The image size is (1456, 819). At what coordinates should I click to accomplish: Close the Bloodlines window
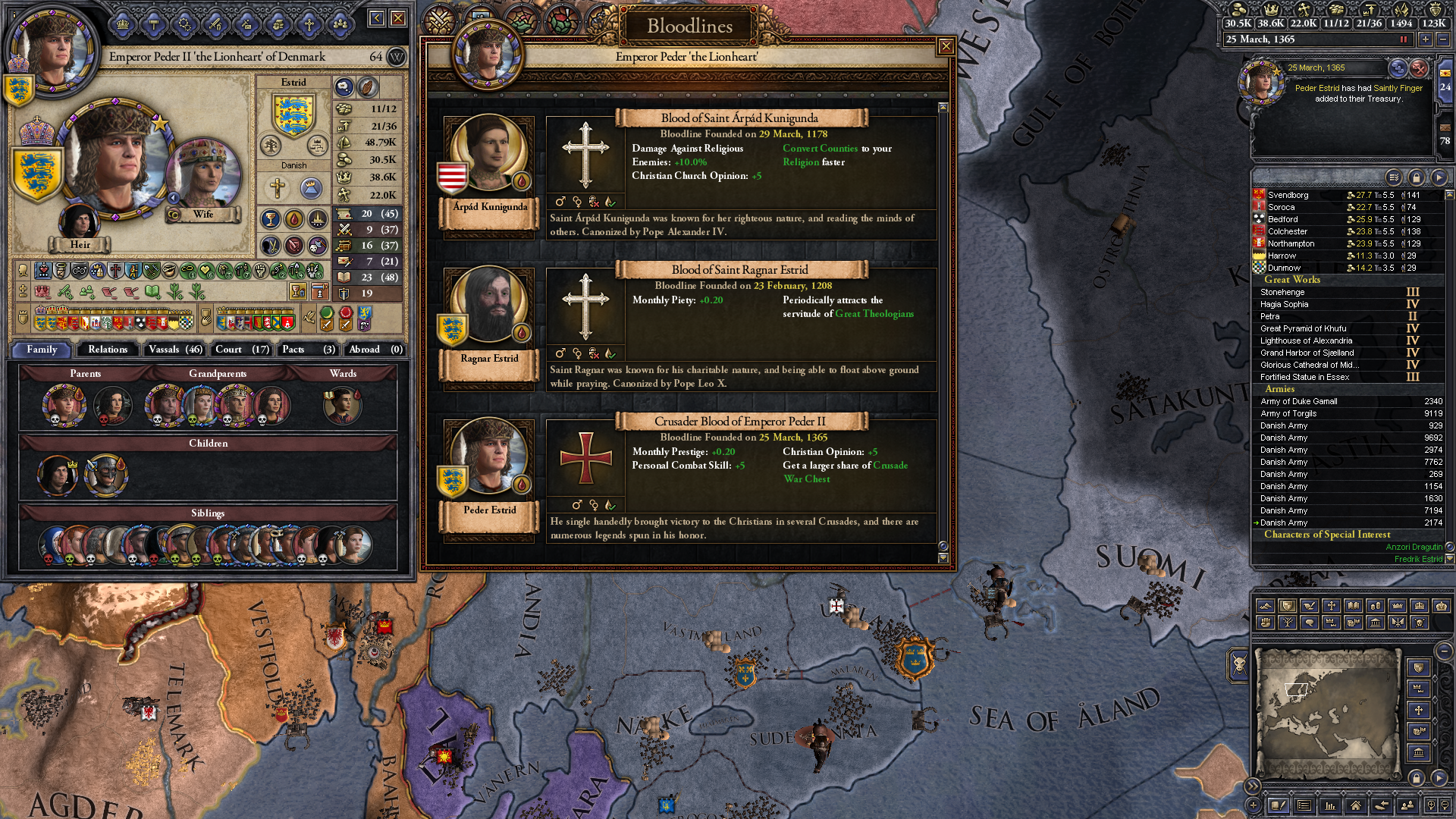(x=946, y=47)
